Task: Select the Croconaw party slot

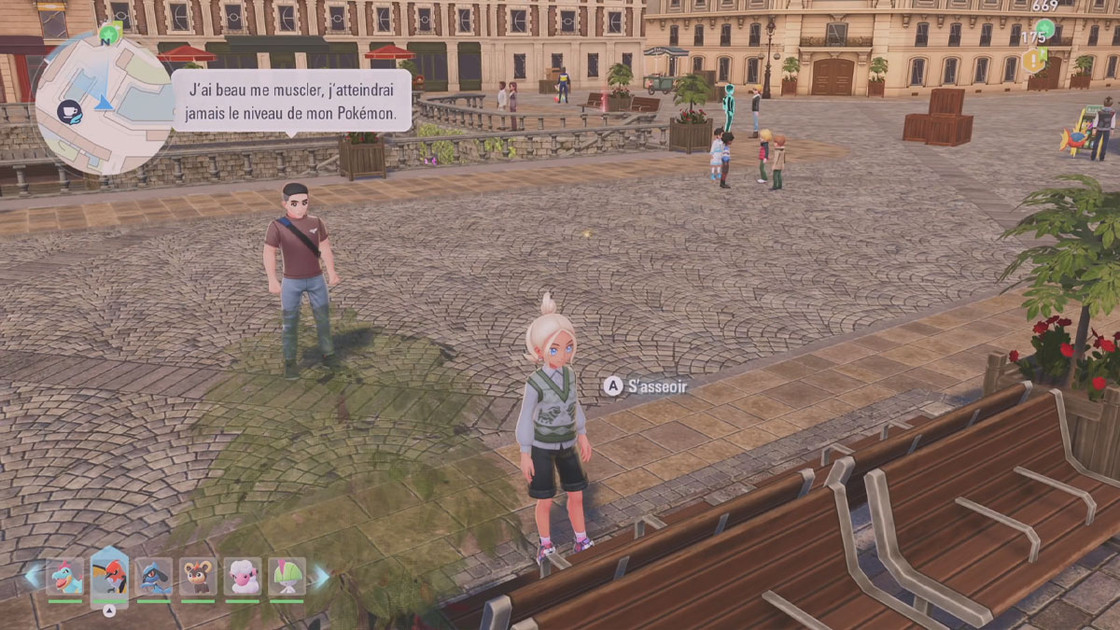Action: click(65, 578)
